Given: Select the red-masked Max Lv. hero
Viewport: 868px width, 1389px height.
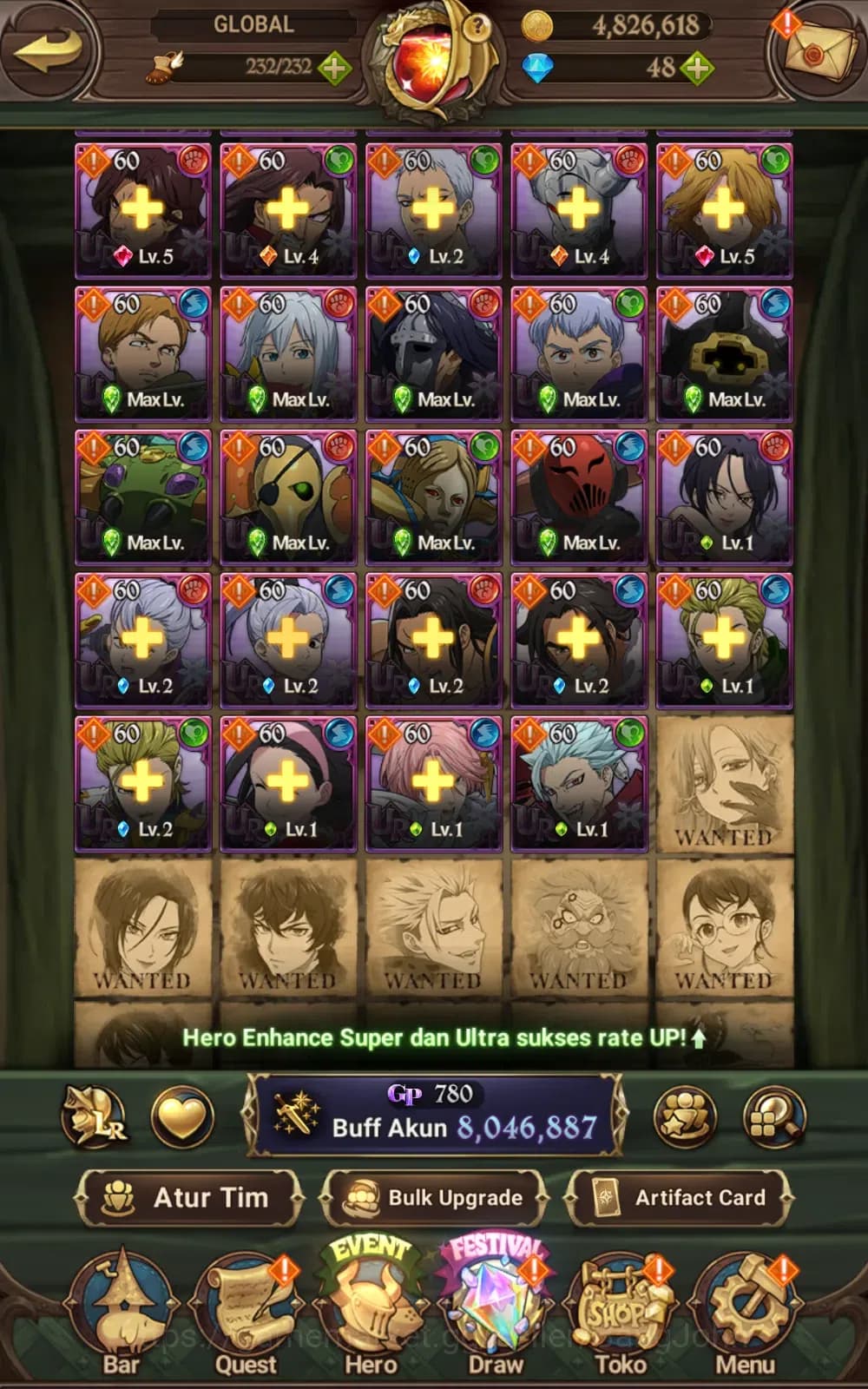Looking at the screenshot, I should (579, 497).
